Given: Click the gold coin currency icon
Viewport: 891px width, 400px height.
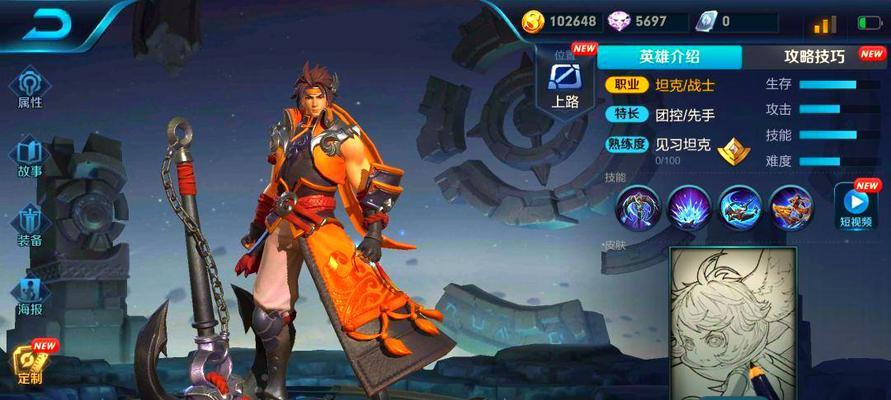Looking at the screenshot, I should [x=533, y=20].
